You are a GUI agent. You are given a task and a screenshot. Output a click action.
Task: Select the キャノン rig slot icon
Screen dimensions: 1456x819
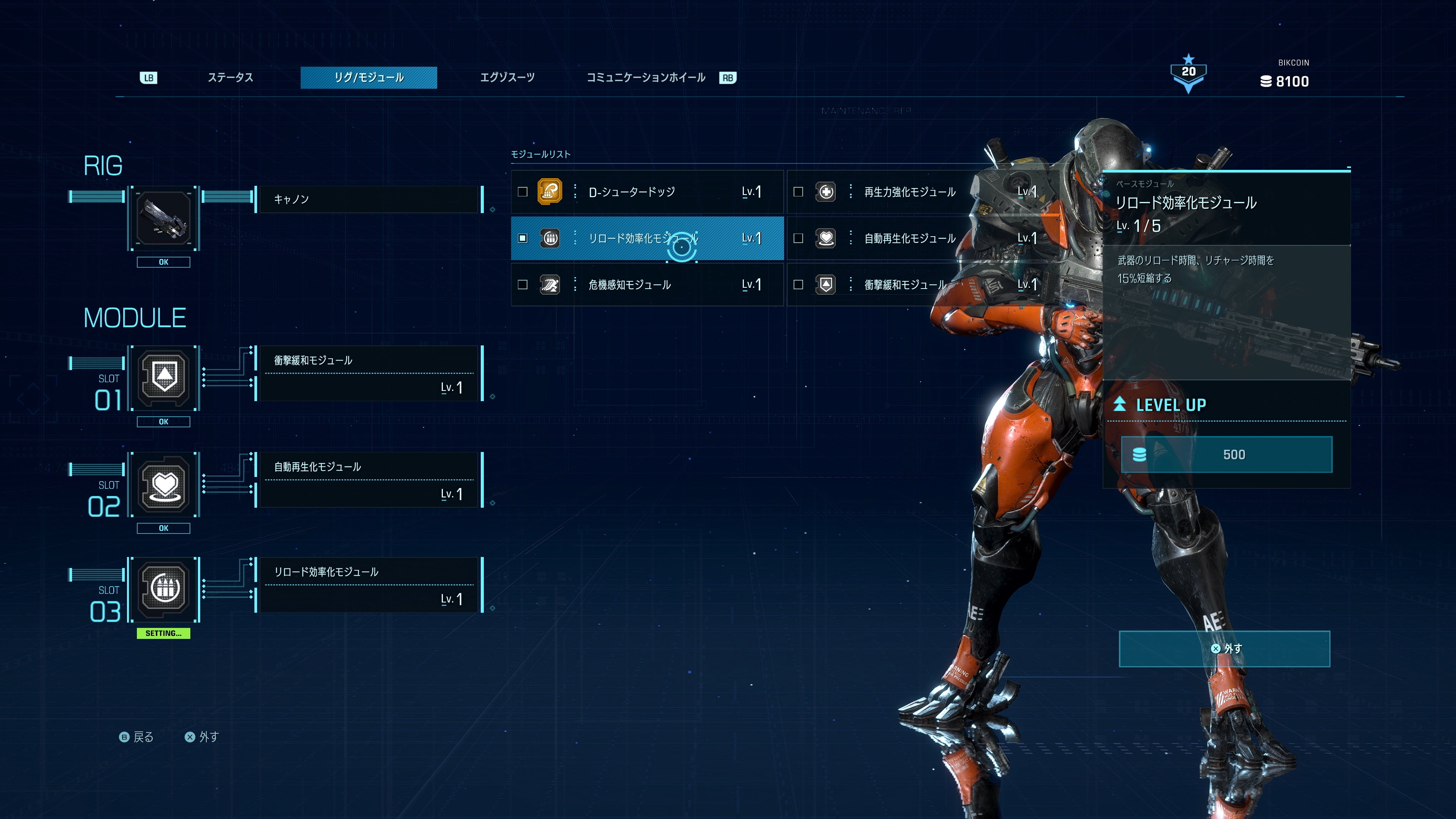click(x=164, y=218)
